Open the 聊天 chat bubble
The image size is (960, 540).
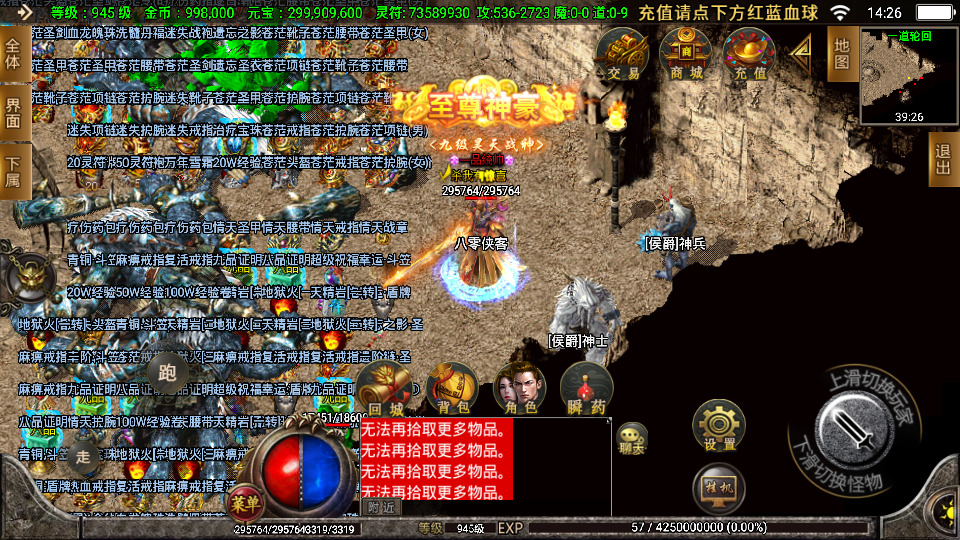[631, 438]
